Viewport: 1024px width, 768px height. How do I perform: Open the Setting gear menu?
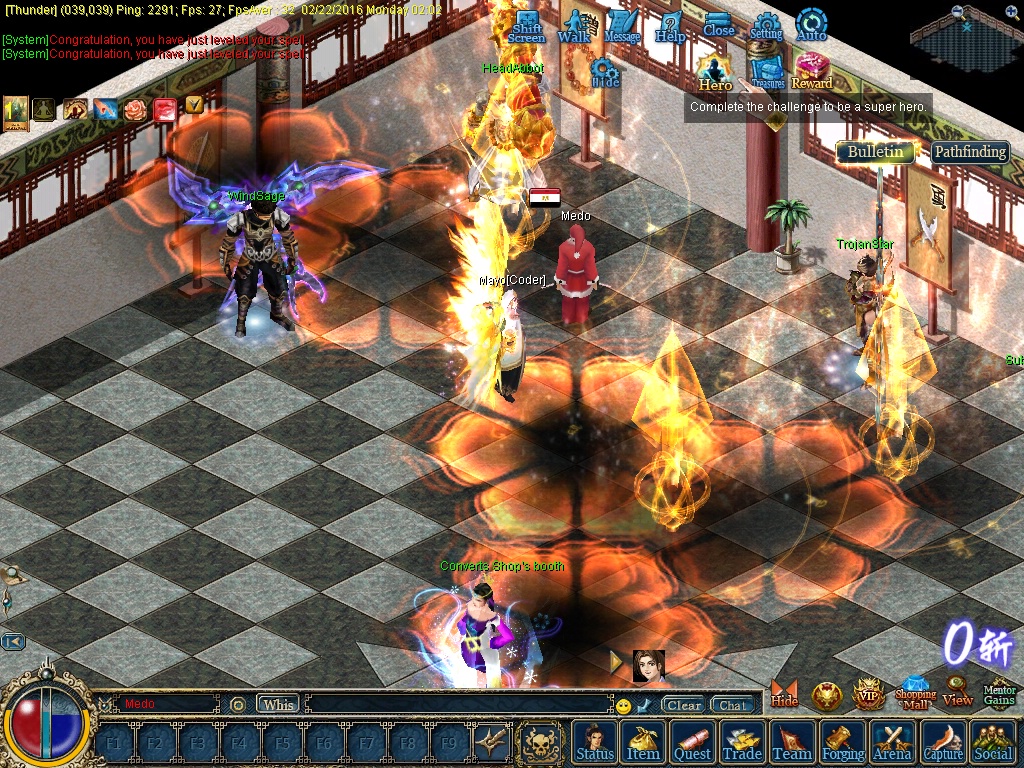[x=766, y=26]
